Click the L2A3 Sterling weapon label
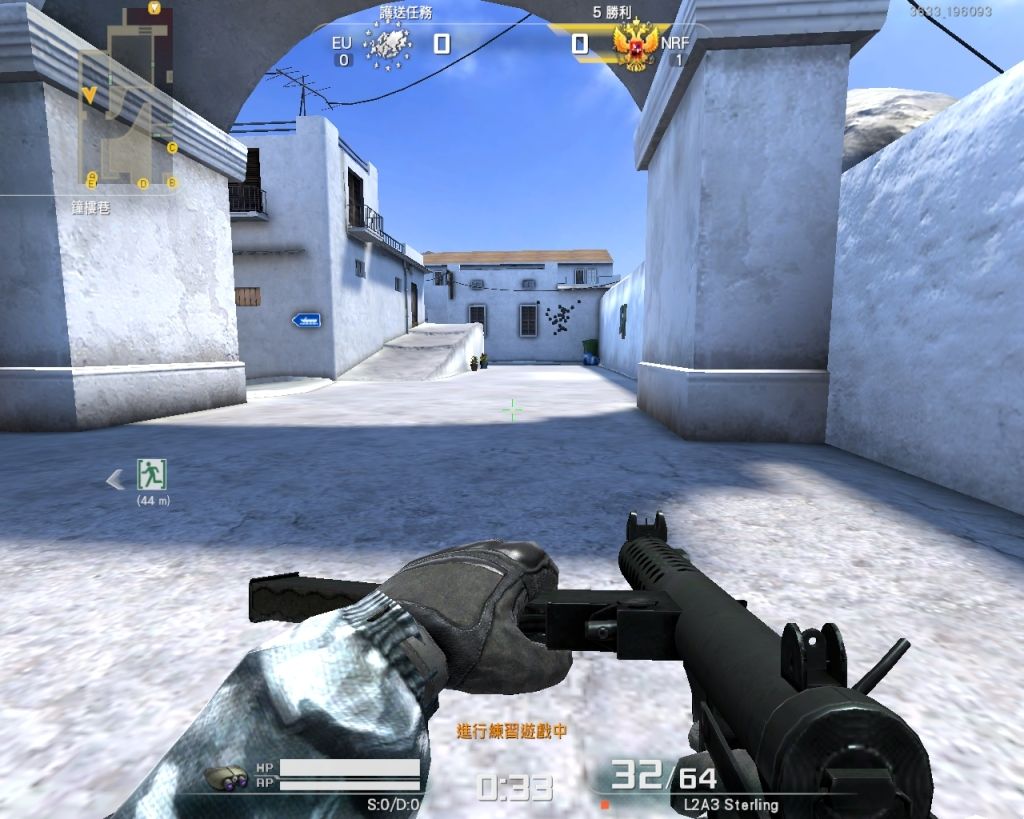The height and width of the screenshot is (819, 1024). tap(731, 804)
